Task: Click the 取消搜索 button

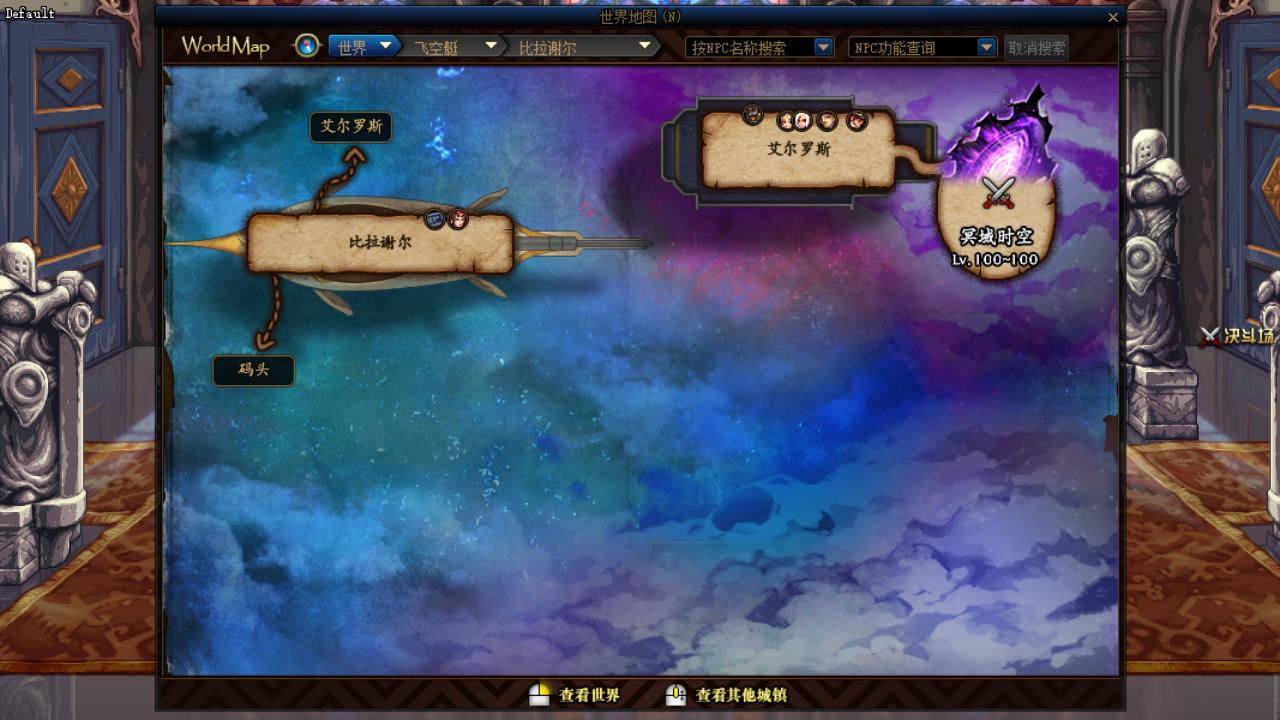Action: [1036, 48]
